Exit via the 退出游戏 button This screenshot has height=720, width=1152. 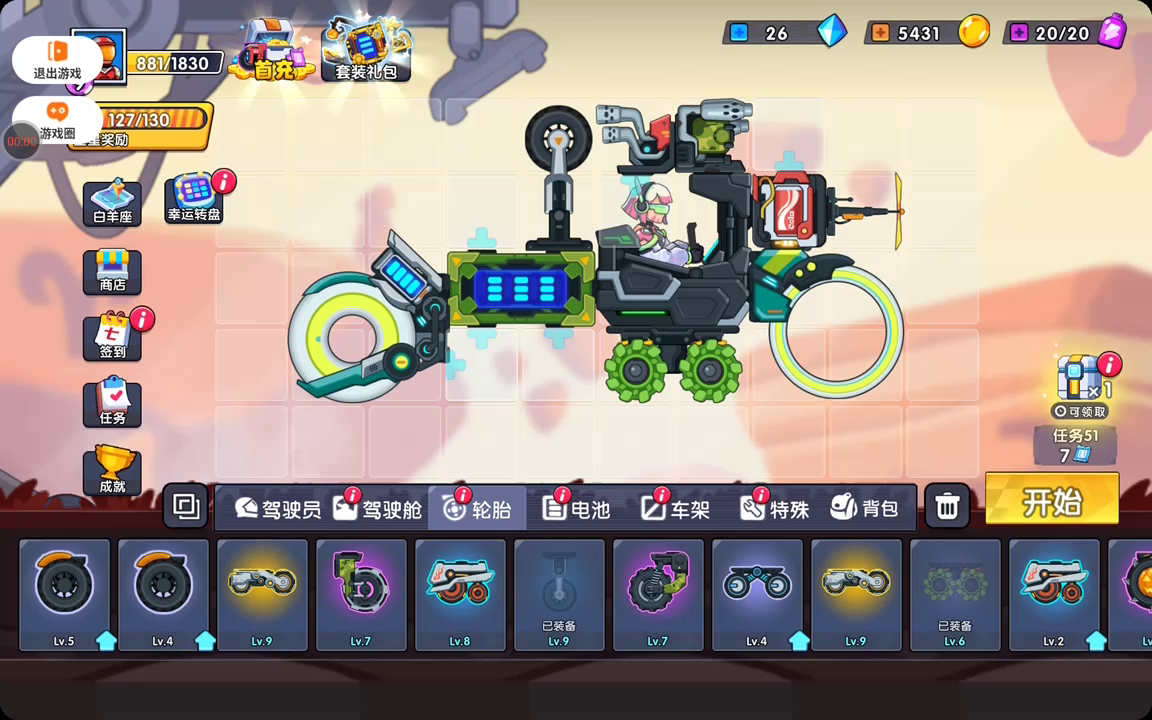point(57,60)
